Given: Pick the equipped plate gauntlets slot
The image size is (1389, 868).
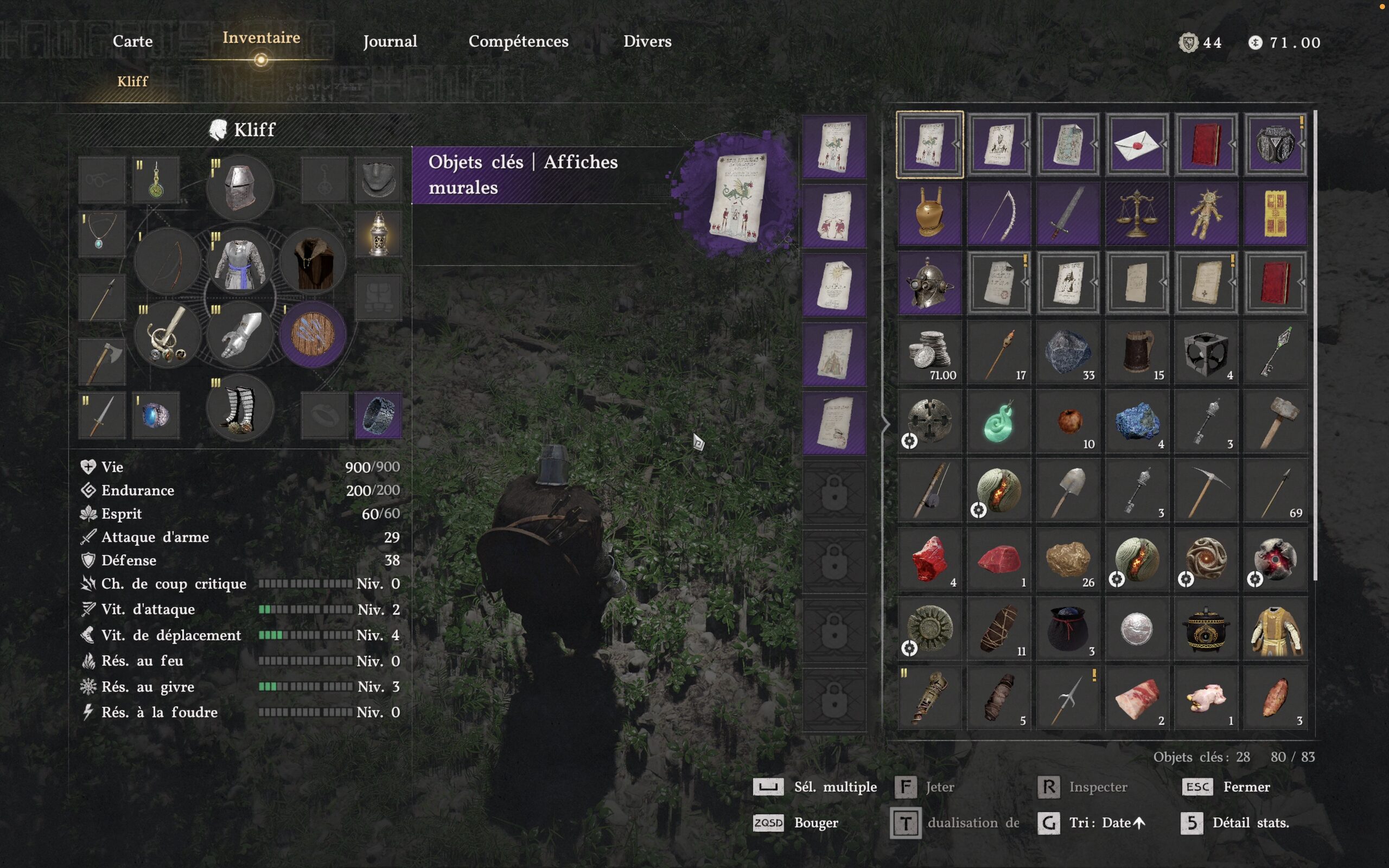Looking at the screenshot, I should [240, 334].
